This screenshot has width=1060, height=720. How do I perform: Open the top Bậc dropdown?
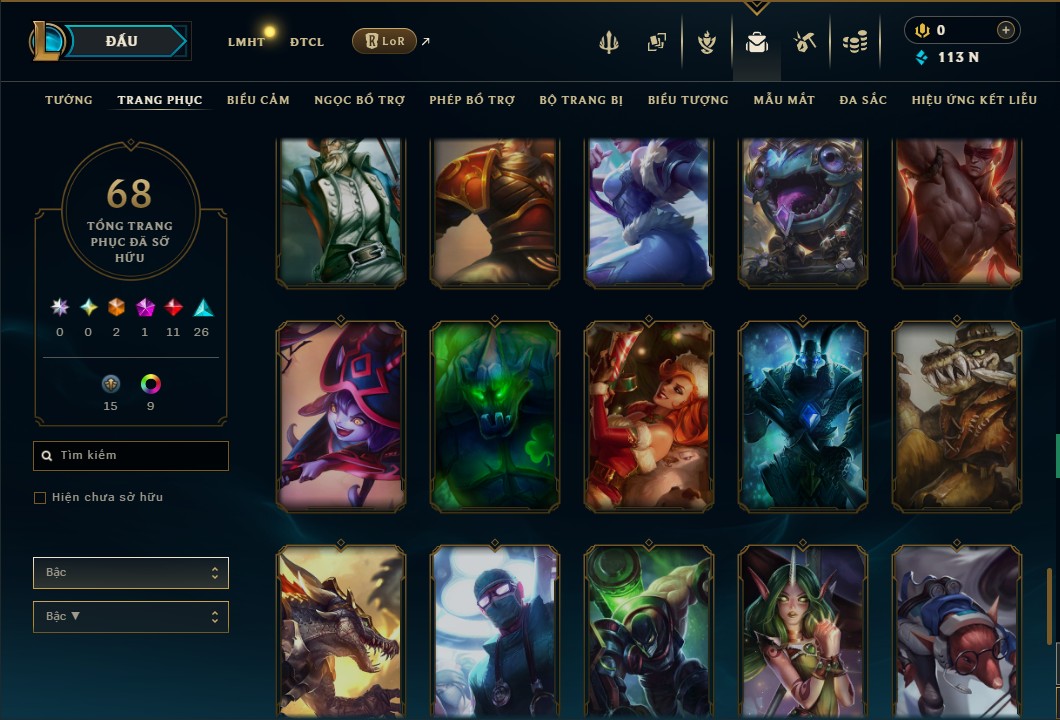[x=131, y=573]
